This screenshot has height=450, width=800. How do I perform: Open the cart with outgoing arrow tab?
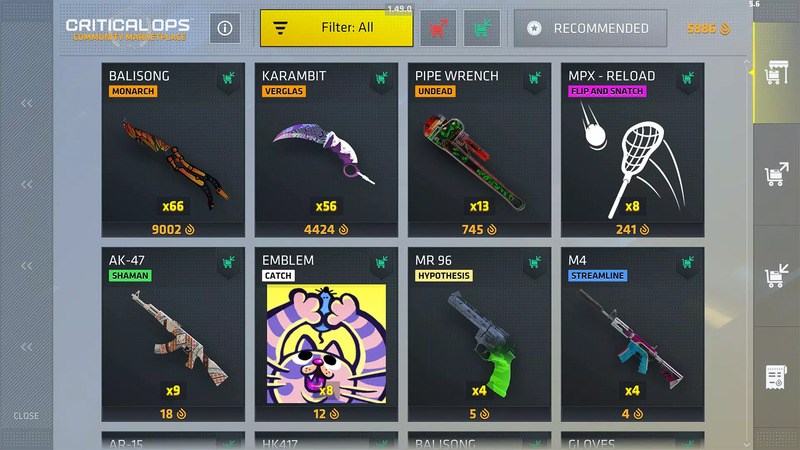pos(775,176)
